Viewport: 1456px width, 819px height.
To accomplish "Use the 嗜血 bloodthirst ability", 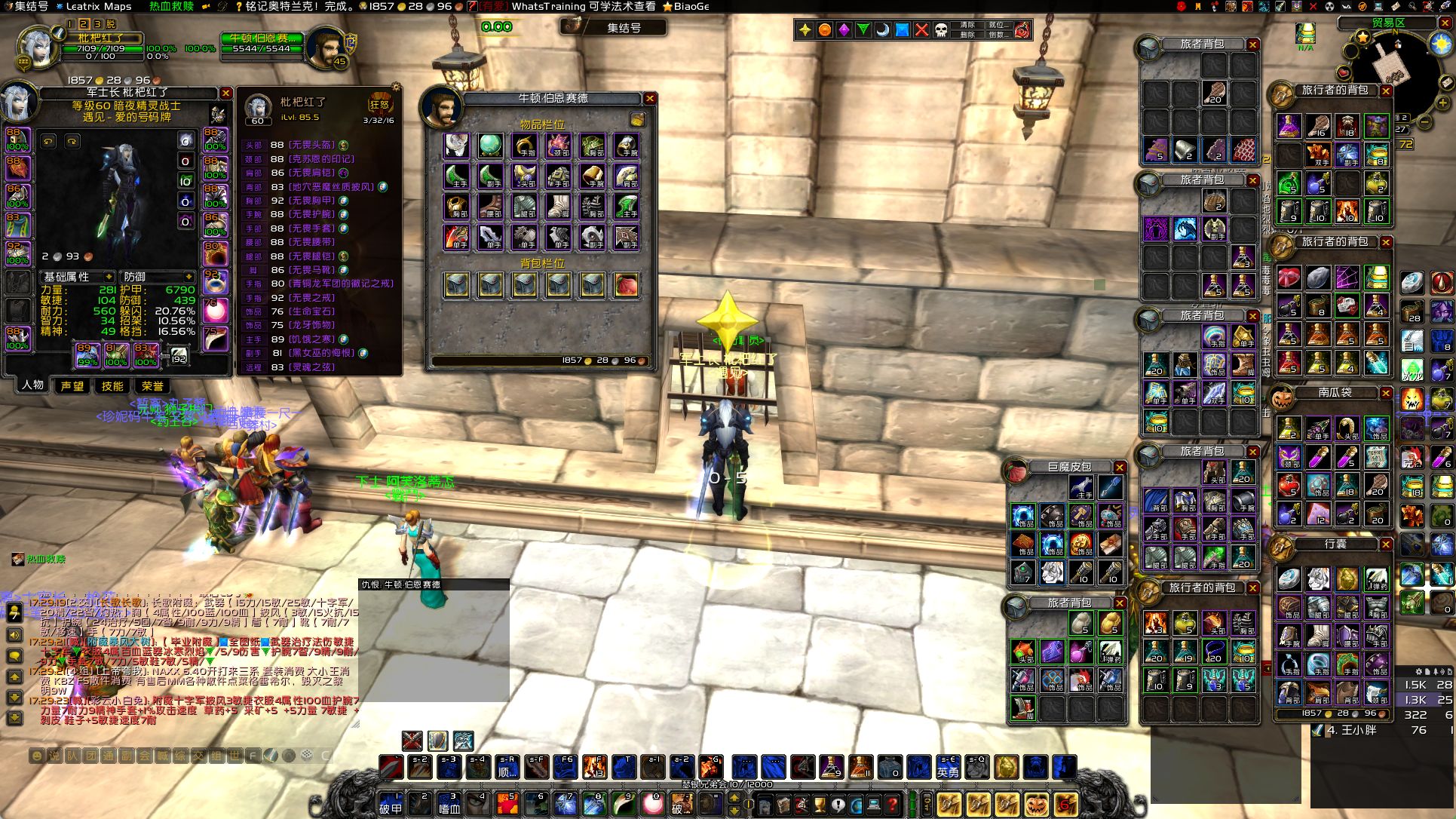I will 450,804.
